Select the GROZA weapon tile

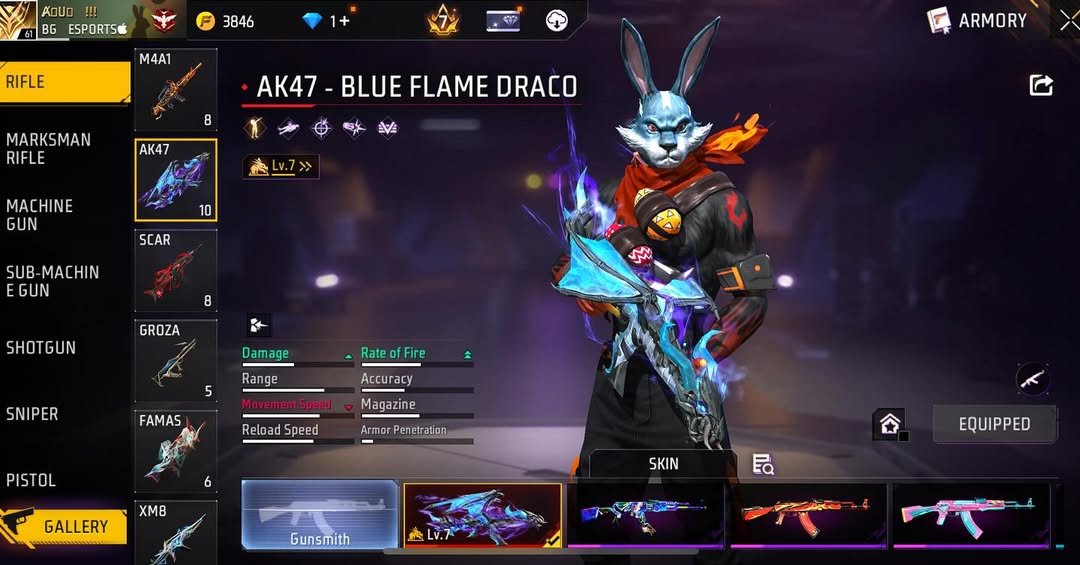click(x=176, y=361)
